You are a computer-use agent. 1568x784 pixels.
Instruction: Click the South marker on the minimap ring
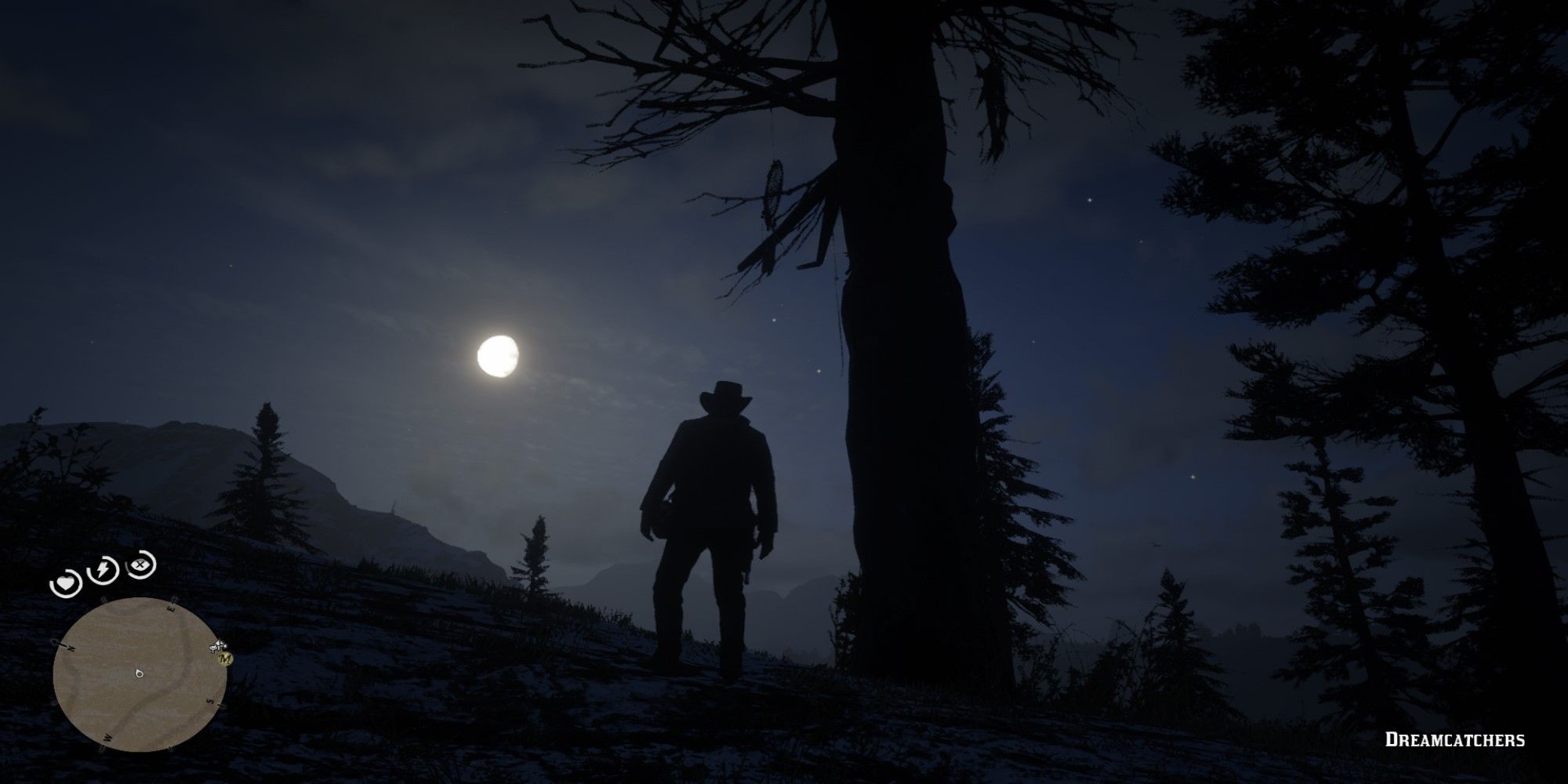(x=209, y=700)
